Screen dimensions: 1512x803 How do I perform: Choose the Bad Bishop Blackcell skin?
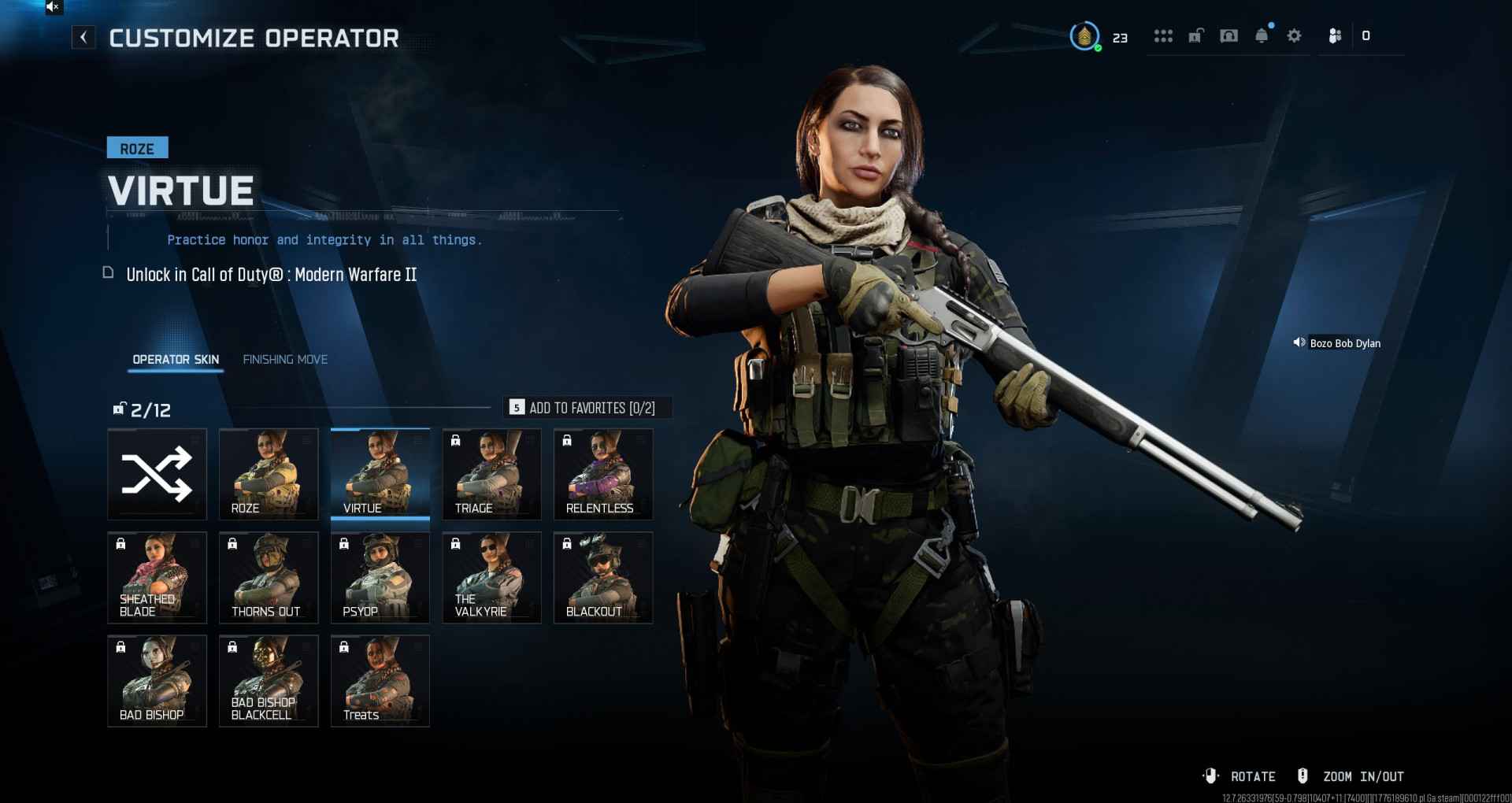pos(269,680)
